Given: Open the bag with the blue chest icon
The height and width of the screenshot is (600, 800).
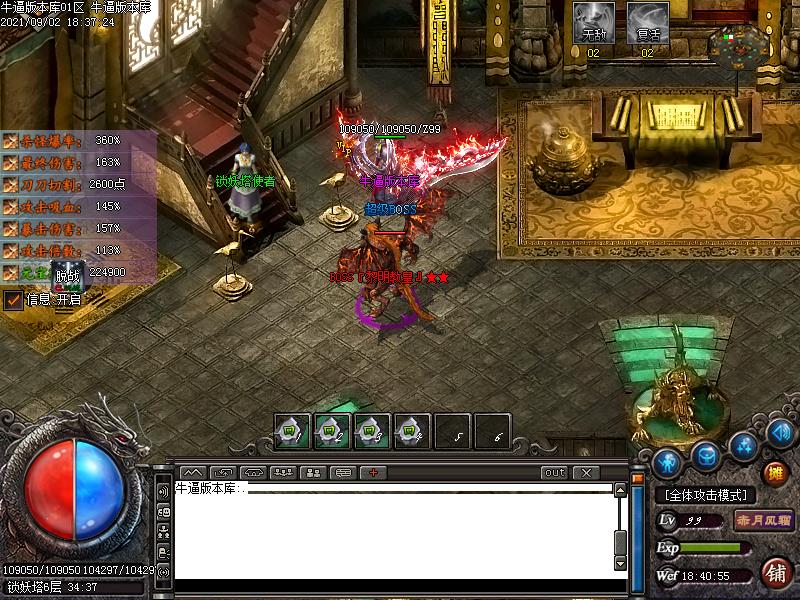Looking at the screenshot, I should click(x=706, y=456).
